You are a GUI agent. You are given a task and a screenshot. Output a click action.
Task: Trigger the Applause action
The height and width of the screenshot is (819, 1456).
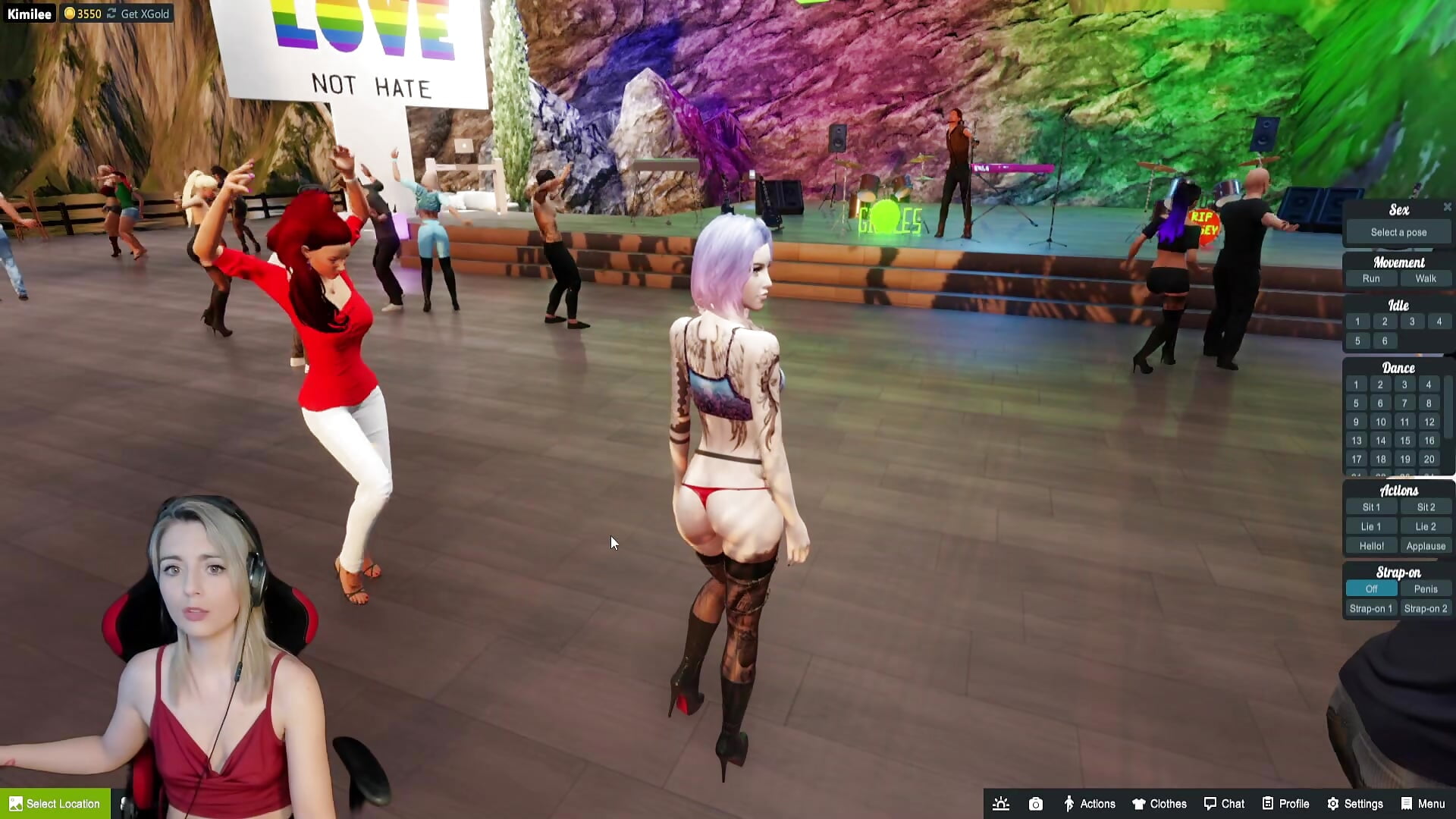coord(1426,545)
